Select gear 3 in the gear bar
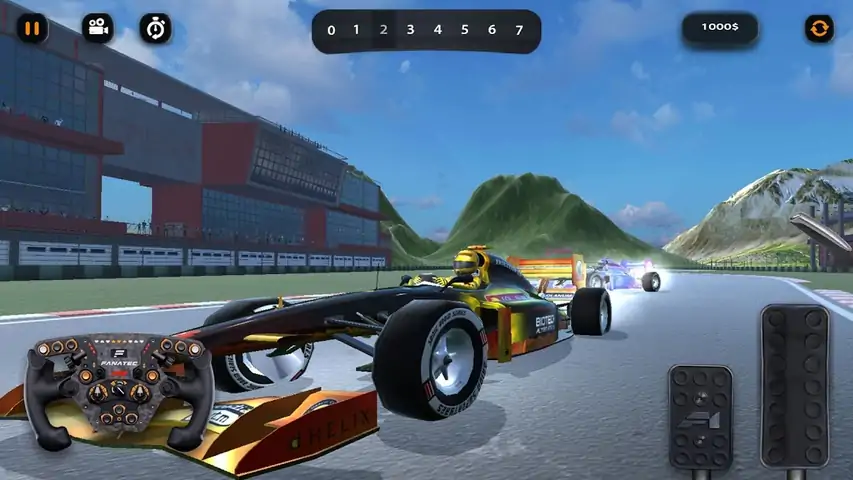Viewport: 853px width, 480px height. [410, 30]
